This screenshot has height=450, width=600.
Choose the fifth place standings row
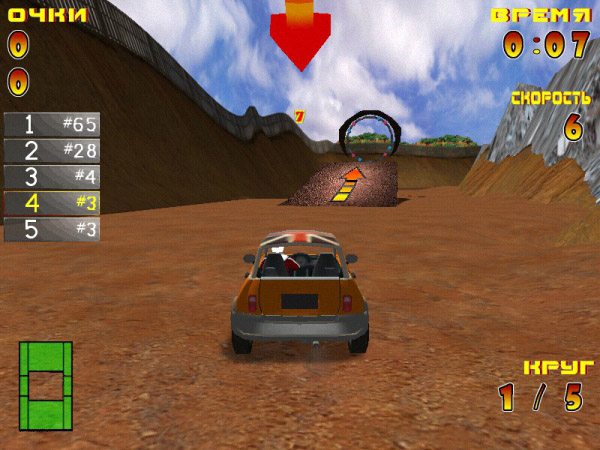coord(52,229)
